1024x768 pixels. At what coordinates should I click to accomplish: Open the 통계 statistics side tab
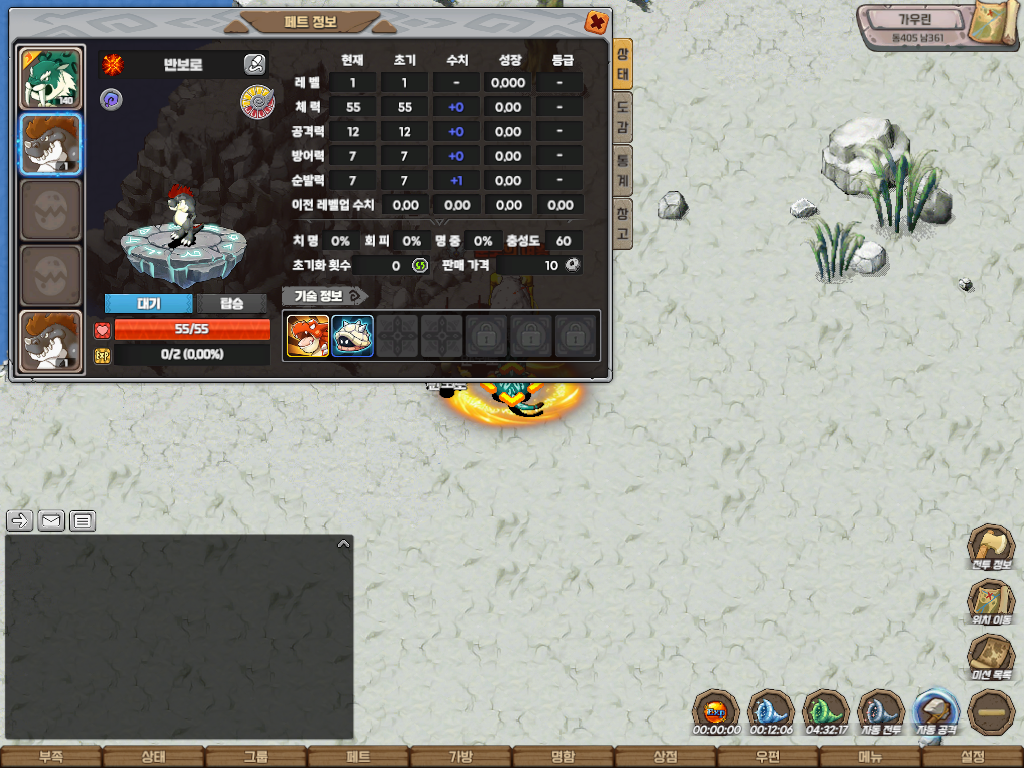tap(622, 169)
